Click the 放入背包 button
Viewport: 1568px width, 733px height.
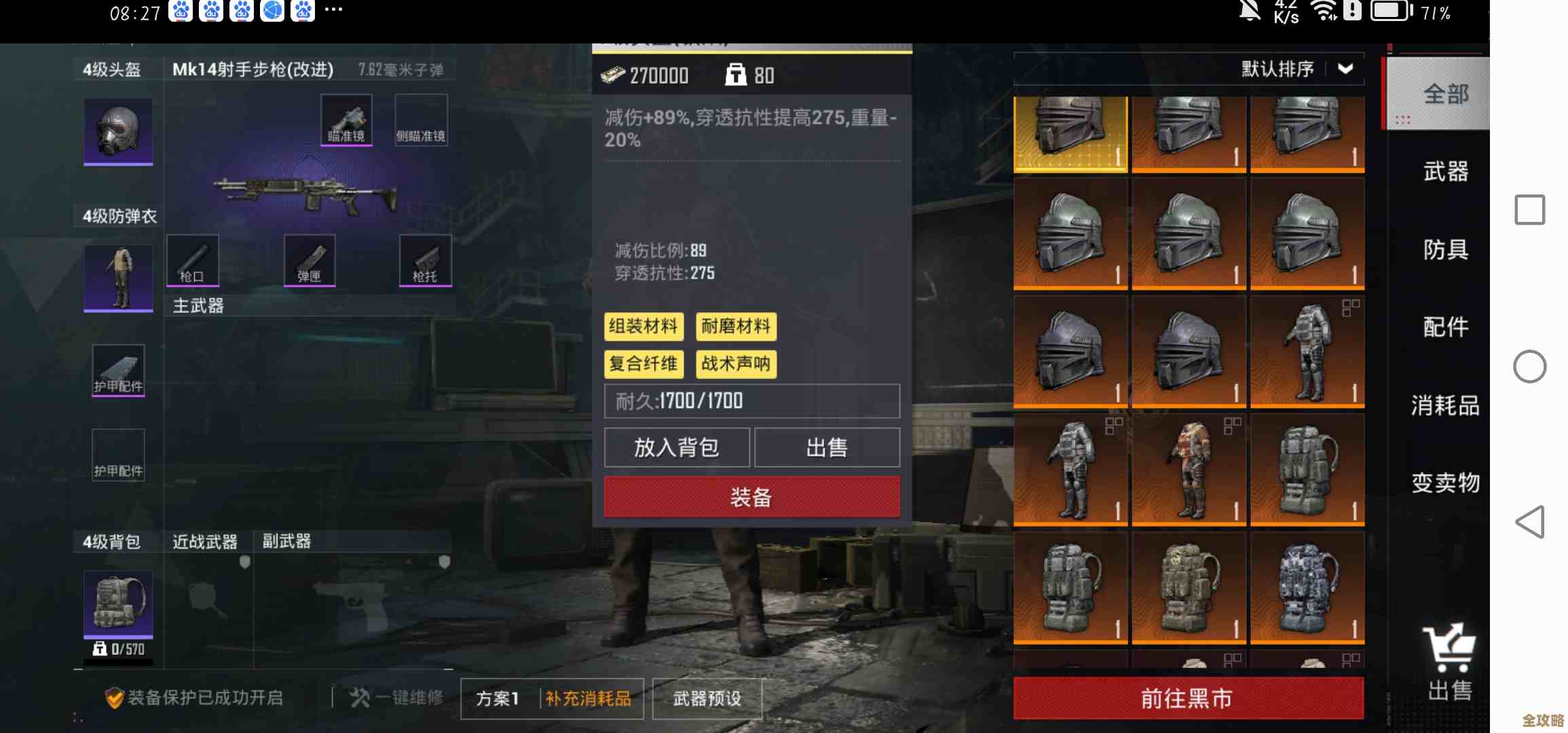click(677, 447)
